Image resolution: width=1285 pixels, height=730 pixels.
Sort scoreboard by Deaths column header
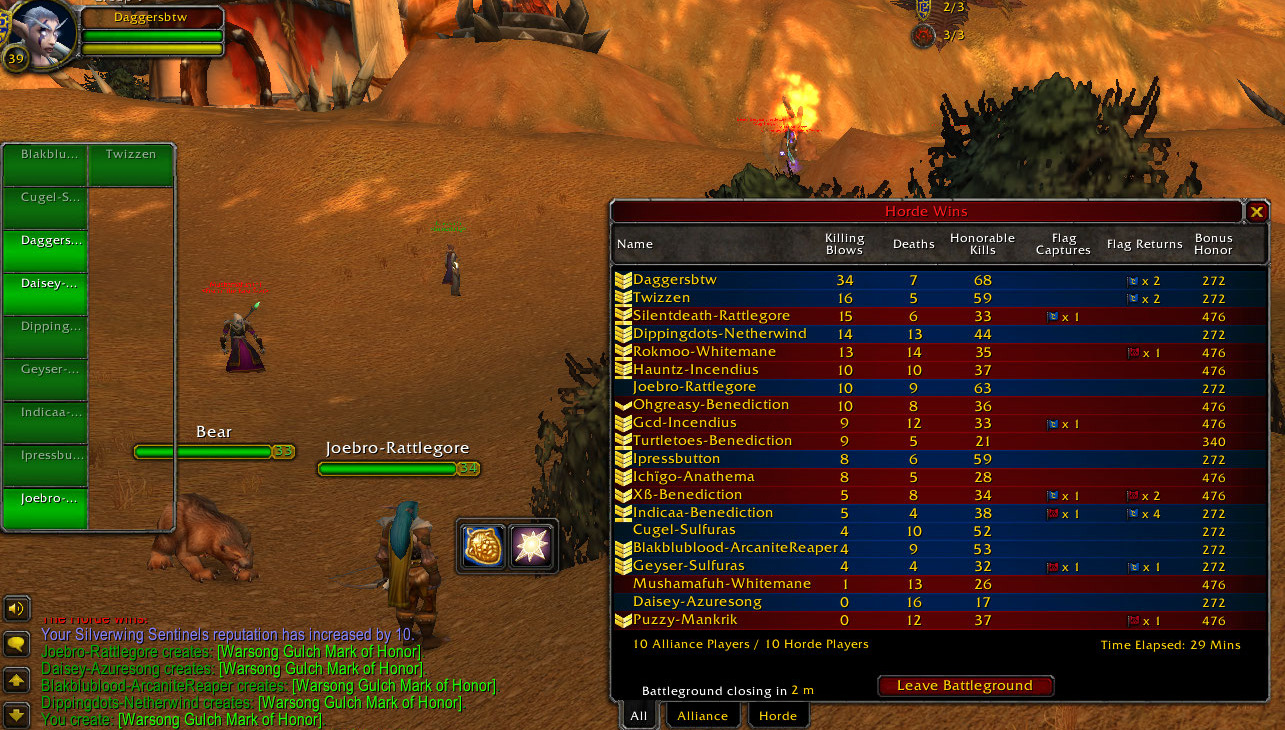pyautogui.click(x=913, y=244)
